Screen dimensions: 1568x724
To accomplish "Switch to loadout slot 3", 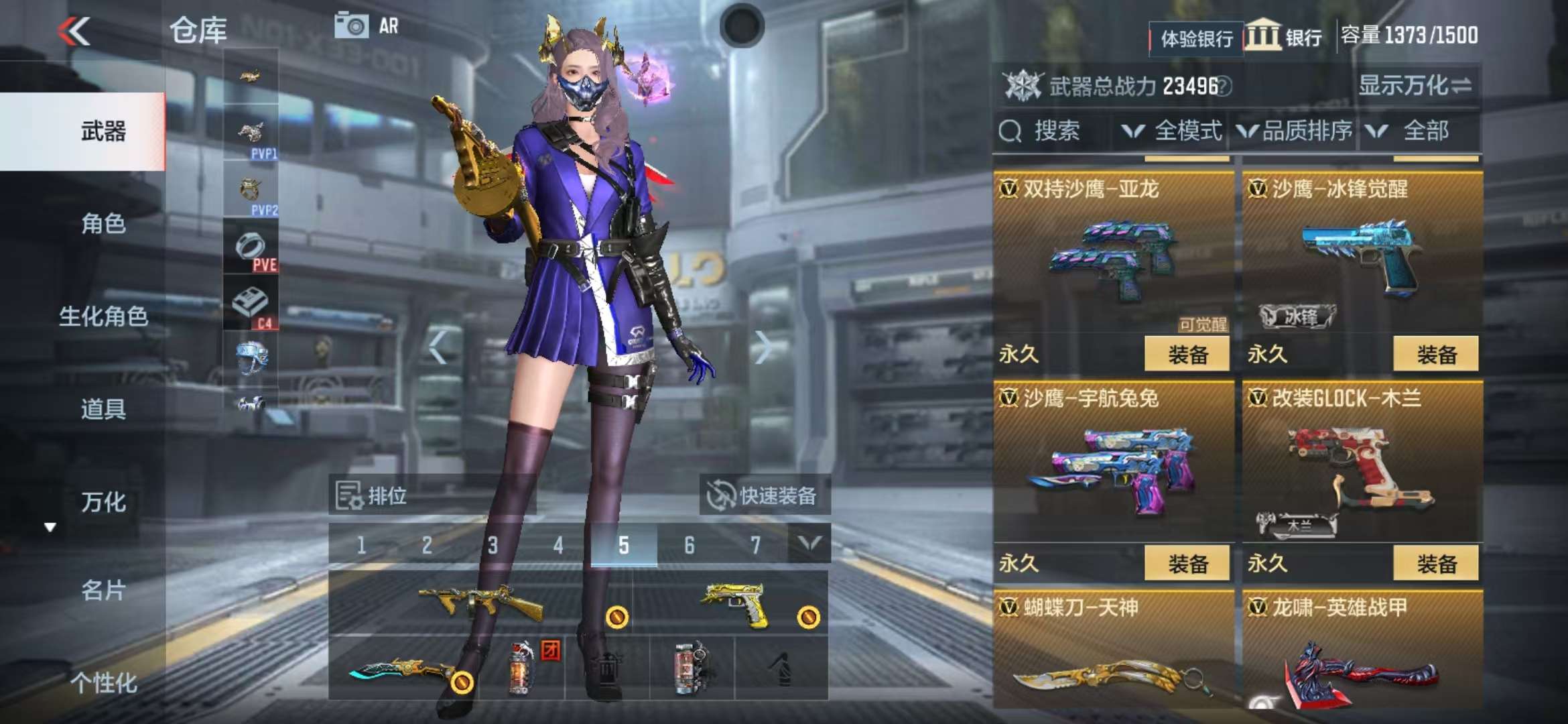I will coord(493,545).
